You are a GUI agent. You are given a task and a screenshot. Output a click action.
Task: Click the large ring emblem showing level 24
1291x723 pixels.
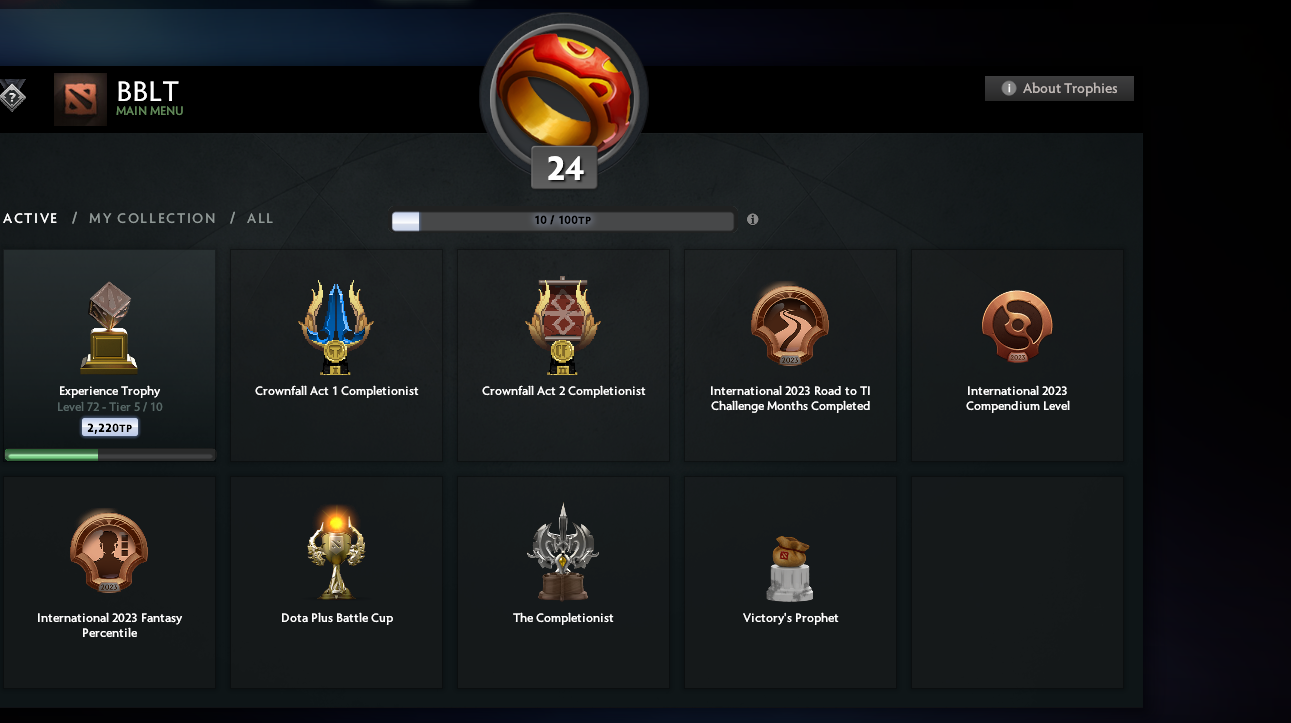pos(563,95)
